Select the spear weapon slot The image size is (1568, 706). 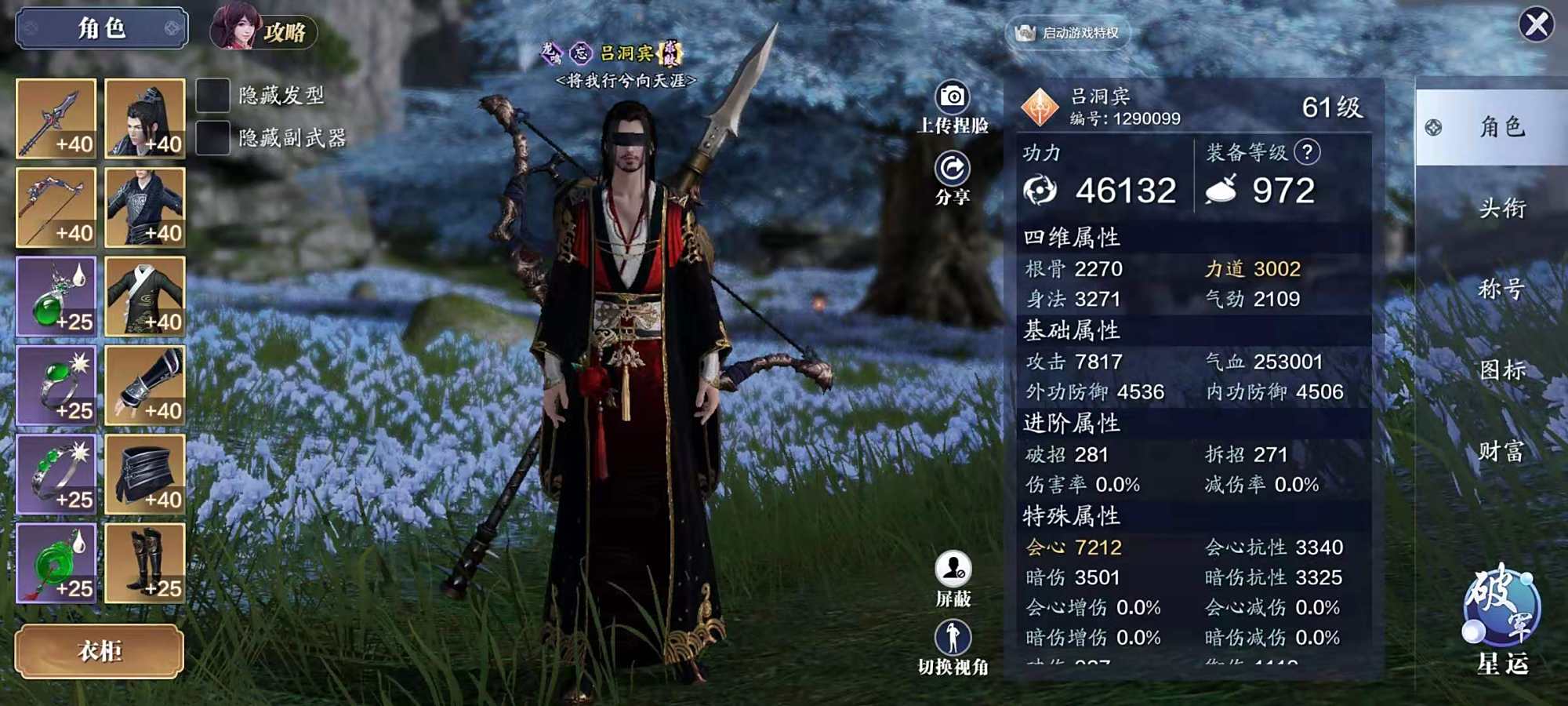[x=56, y=118]
